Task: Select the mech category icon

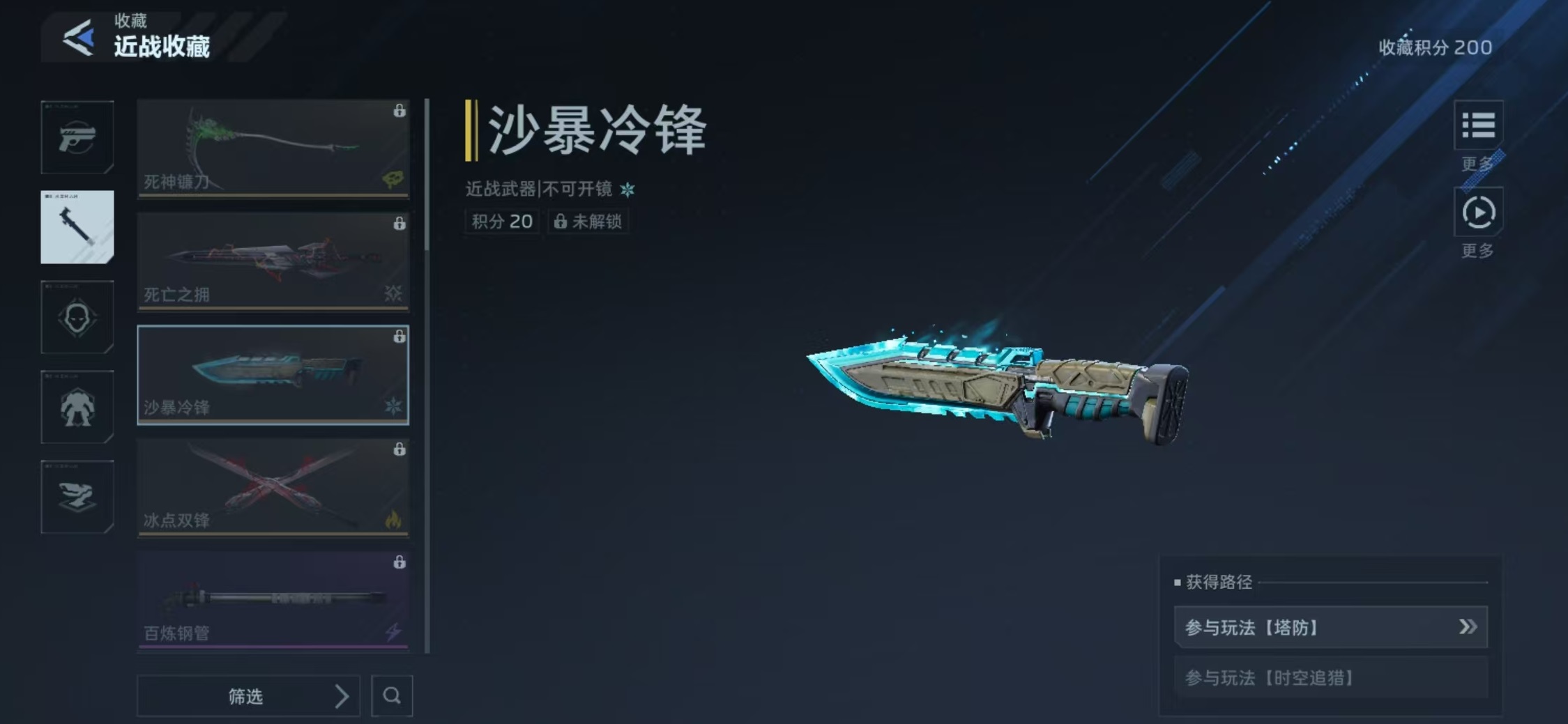Action: (77, 407)
